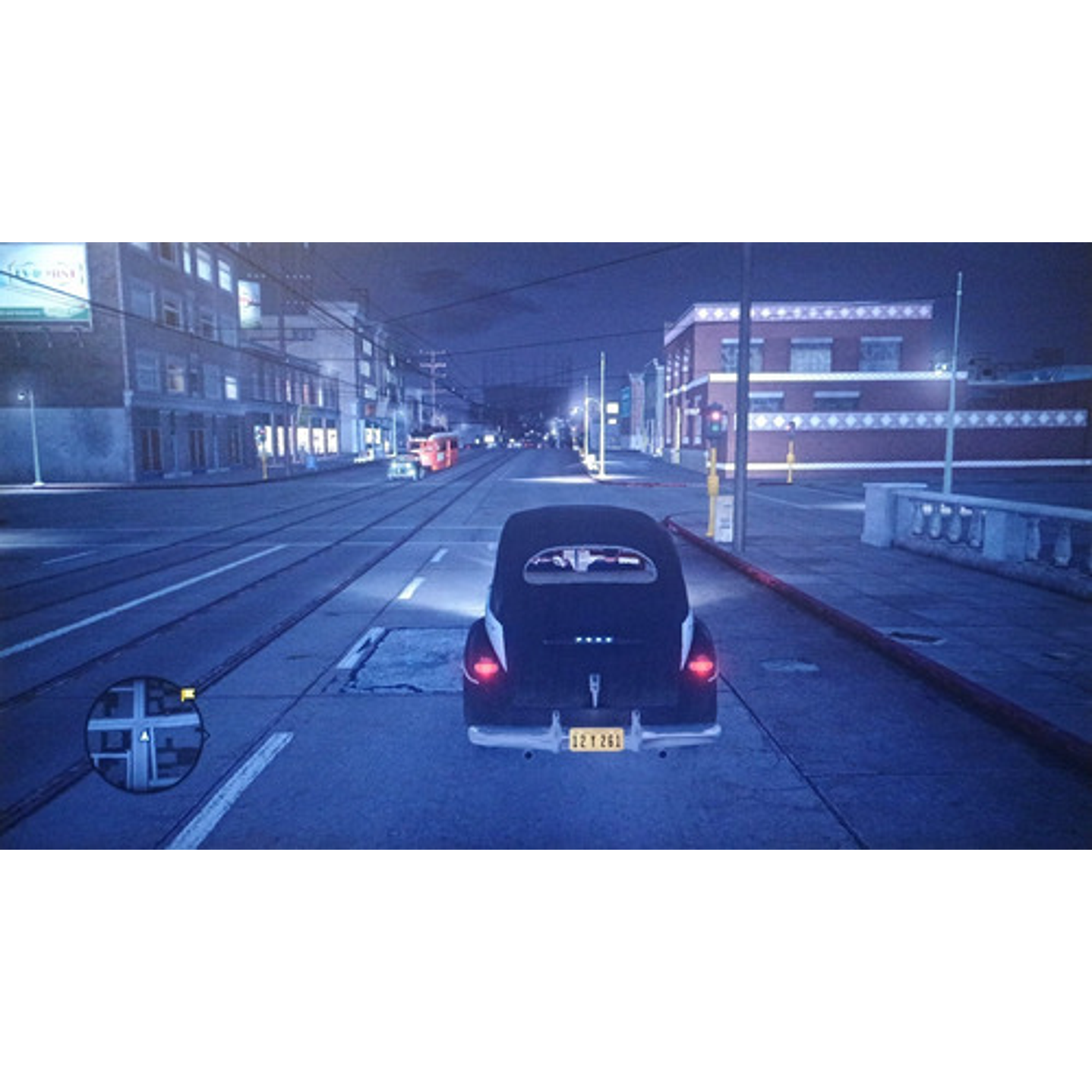The height and width of the screenshot is (1092, 1092).
Task: Click the green traffic light near the red building
Action: [x=715, y=428]
